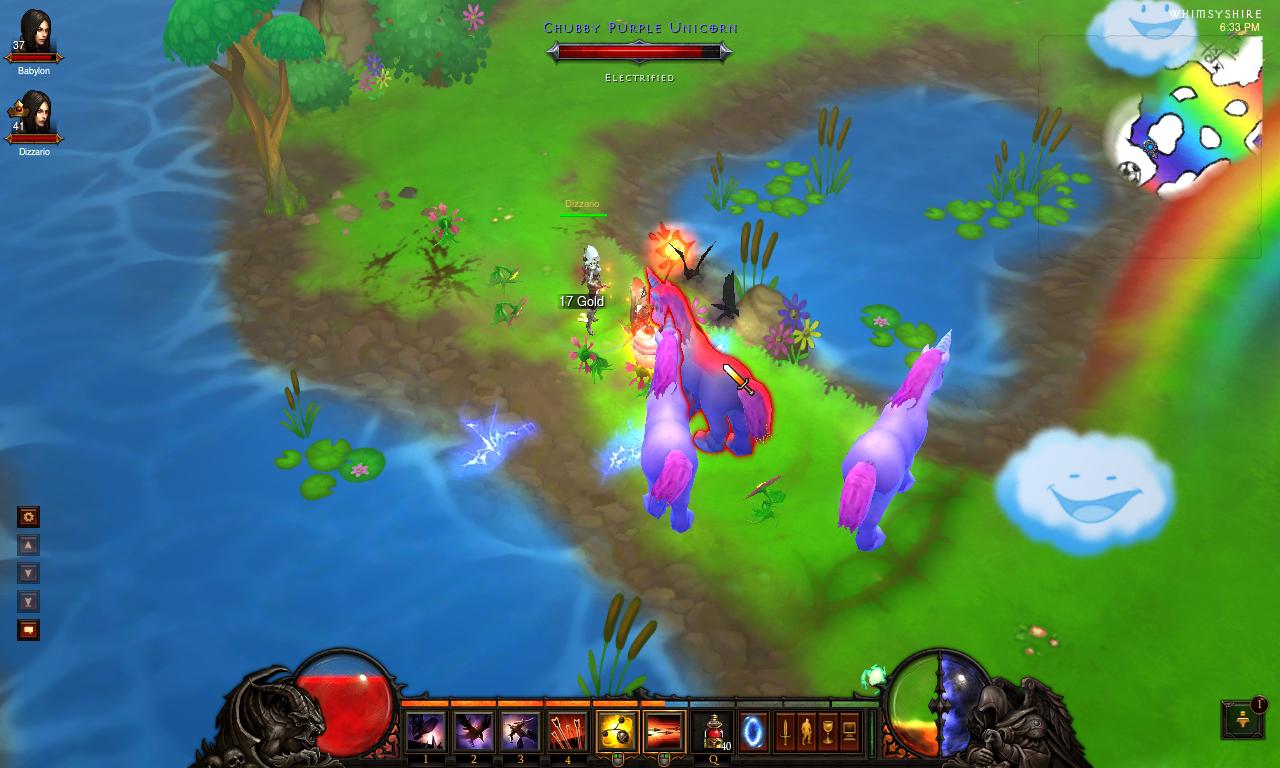Select the flaming arrows right-mouse skill

pos(664,731)
